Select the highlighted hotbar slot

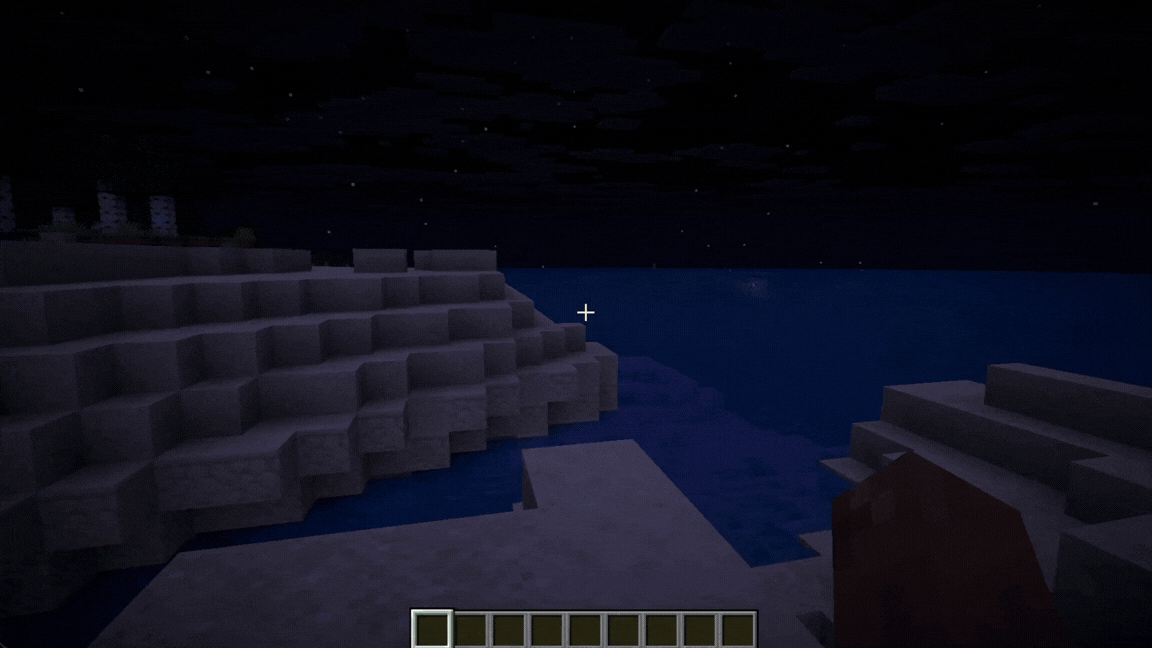pos(432,630)
